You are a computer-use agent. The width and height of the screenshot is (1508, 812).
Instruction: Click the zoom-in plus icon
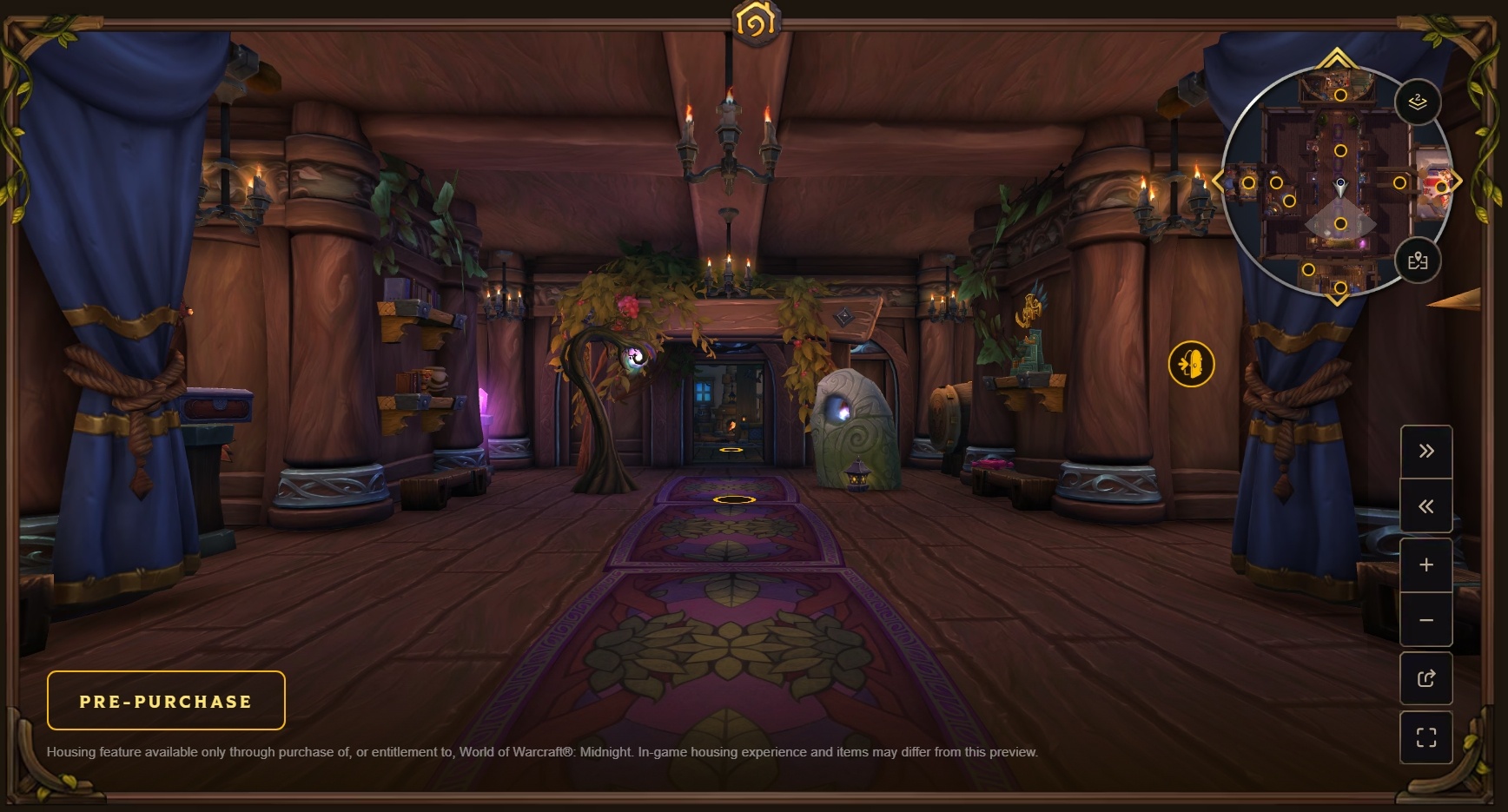pos(1425,563)
